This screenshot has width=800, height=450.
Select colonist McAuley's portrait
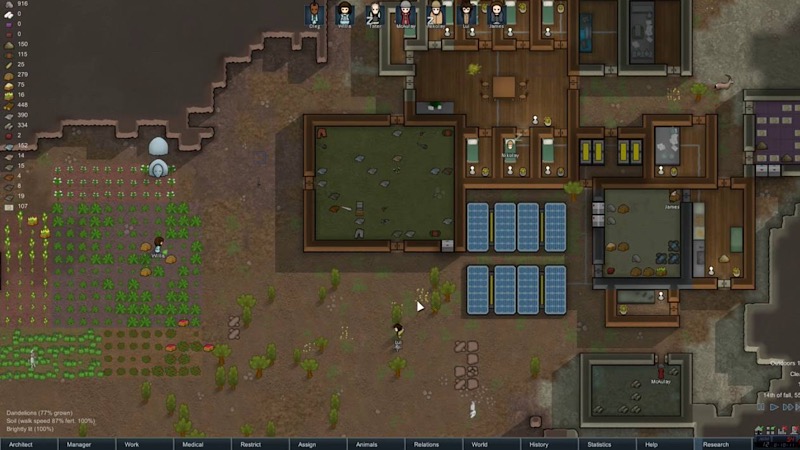tap(405, 14)
